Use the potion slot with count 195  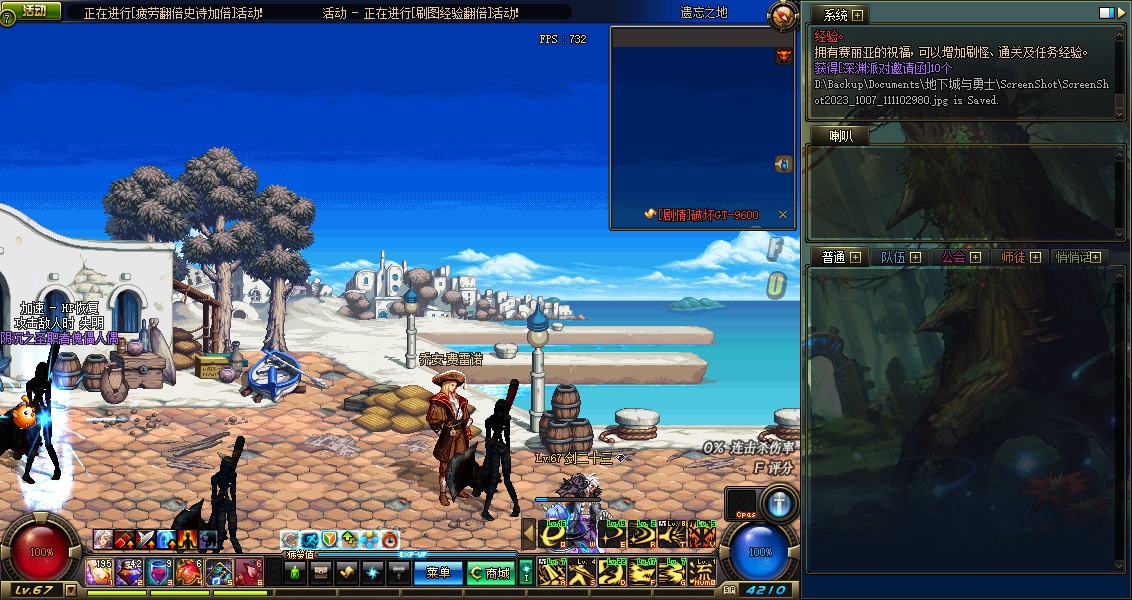[x=99, y=572]
